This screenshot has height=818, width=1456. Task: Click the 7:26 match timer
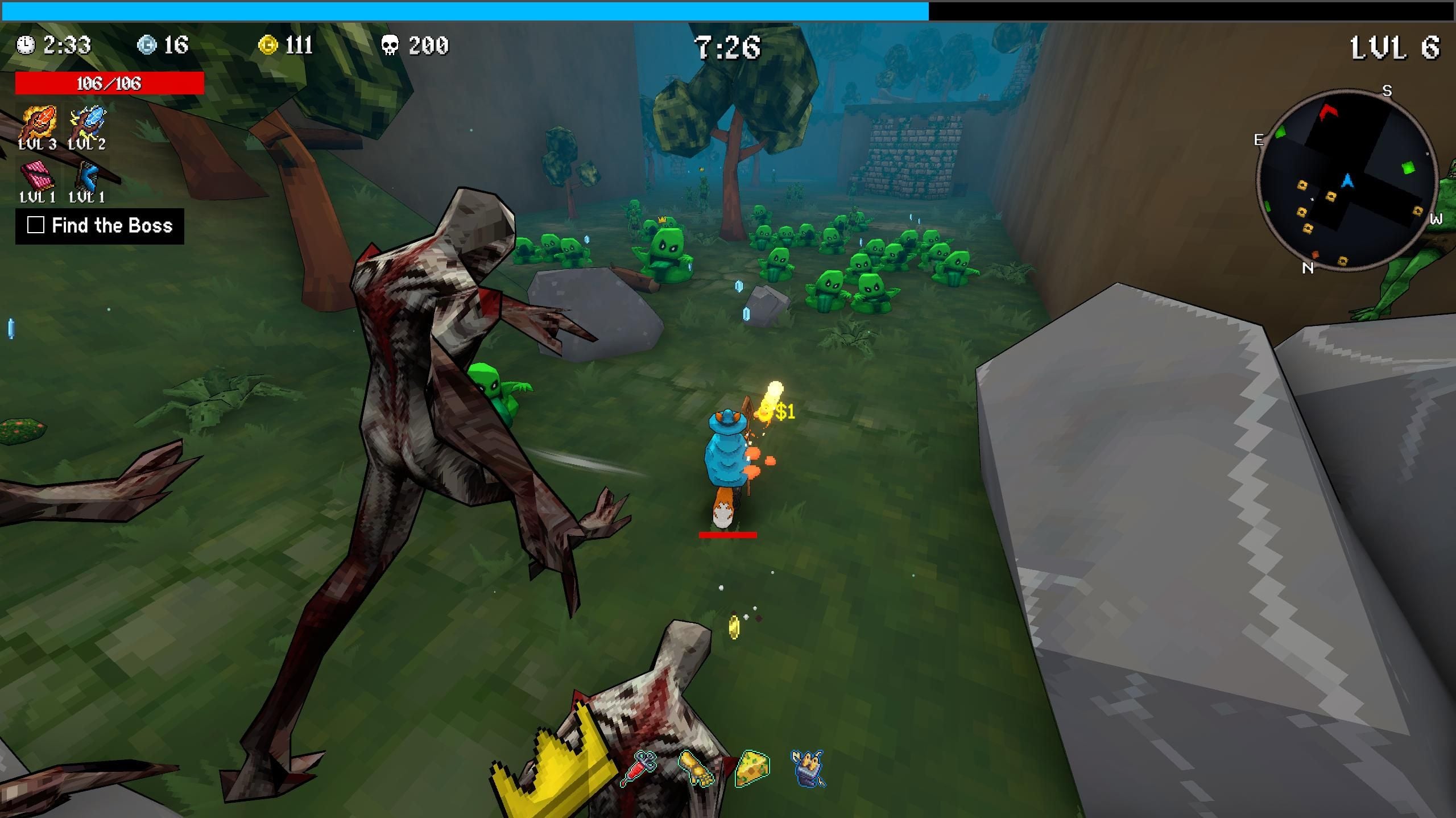(x=728, y=48)
